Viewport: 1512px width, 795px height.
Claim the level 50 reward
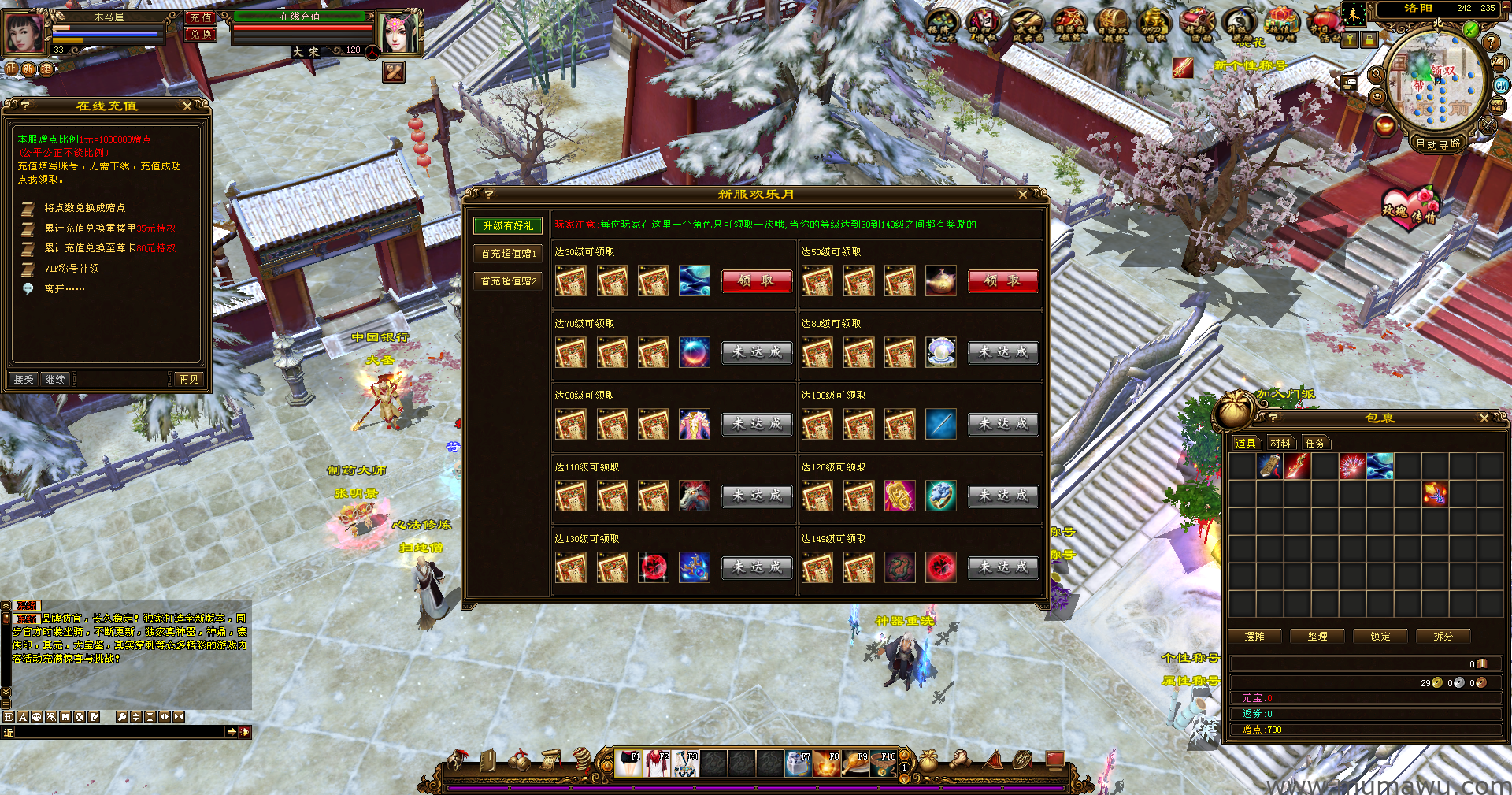pos(1002,280)
